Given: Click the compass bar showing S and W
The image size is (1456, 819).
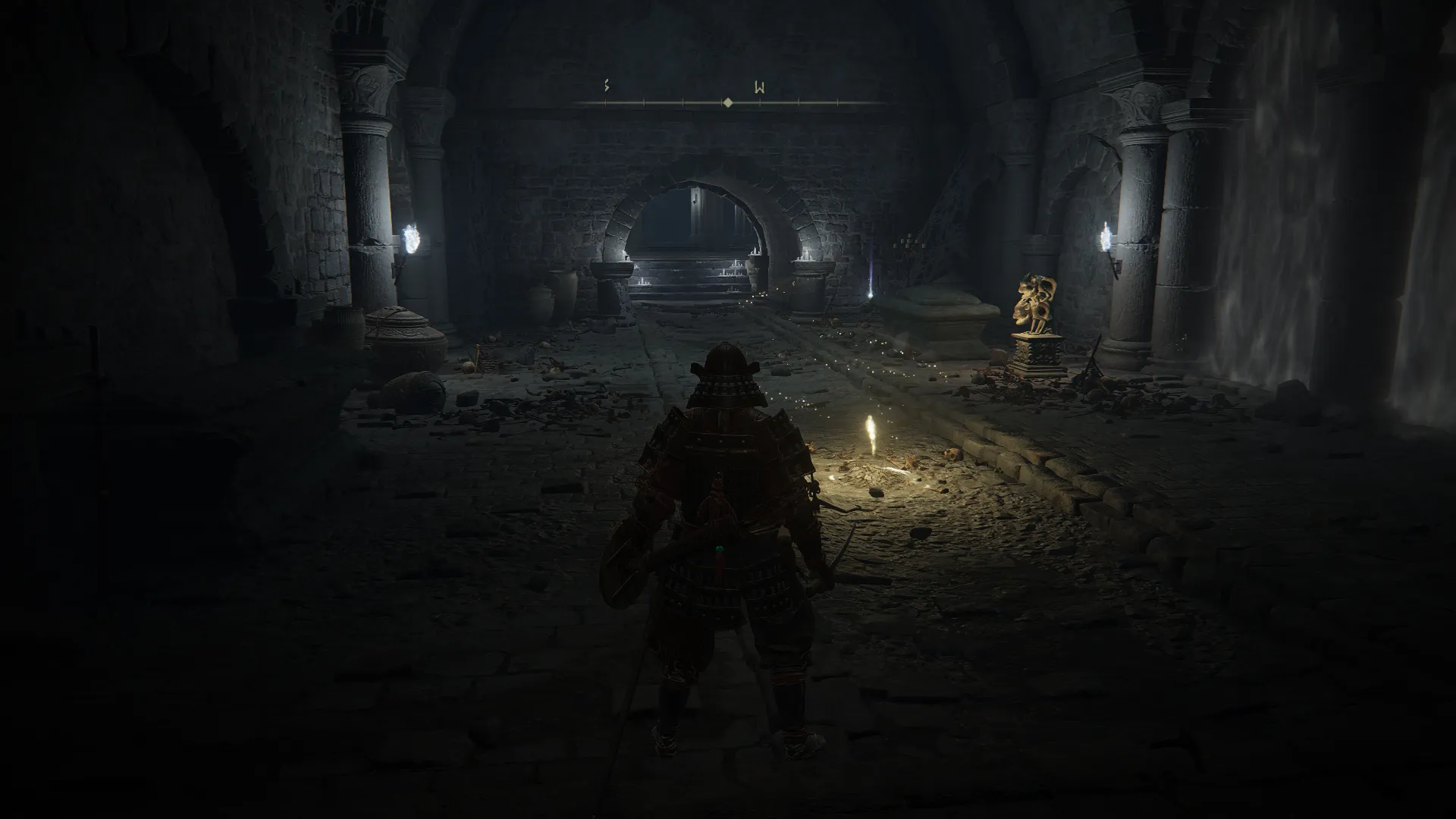Looking at the screenshot, I should pos(728,102).
